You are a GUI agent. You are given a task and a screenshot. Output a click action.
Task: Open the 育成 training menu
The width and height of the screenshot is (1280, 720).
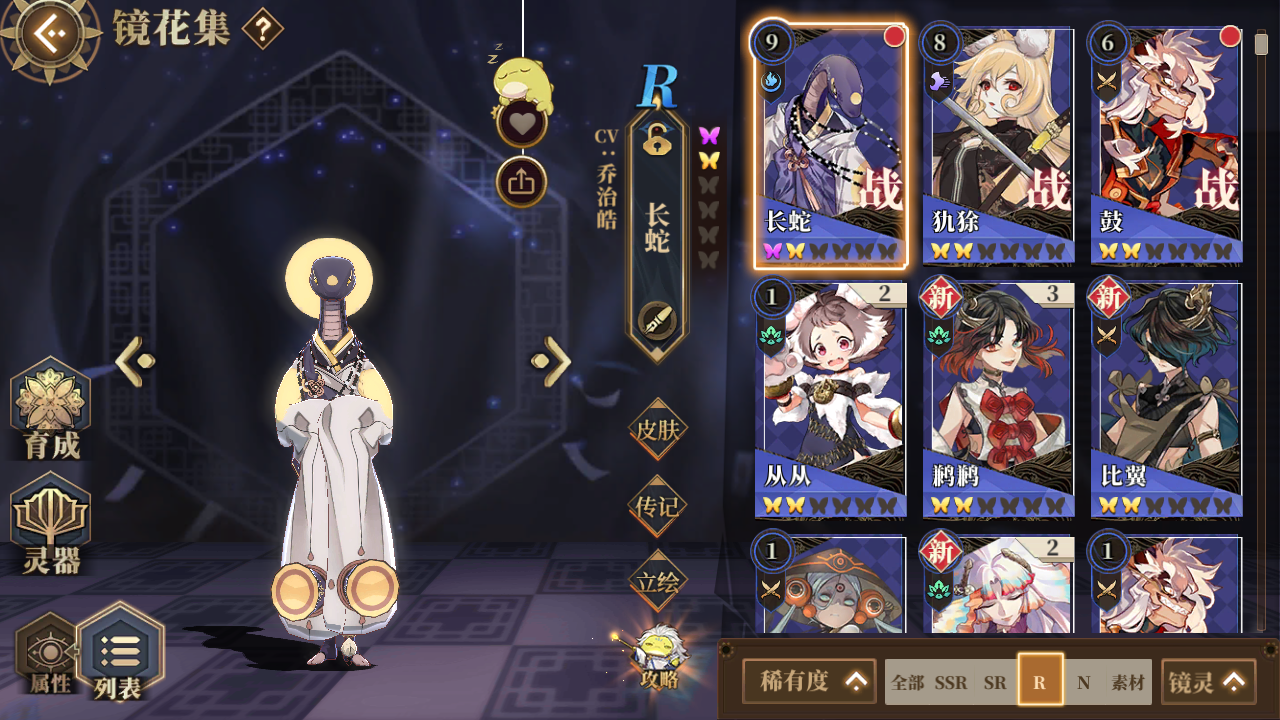coord(51,410)
